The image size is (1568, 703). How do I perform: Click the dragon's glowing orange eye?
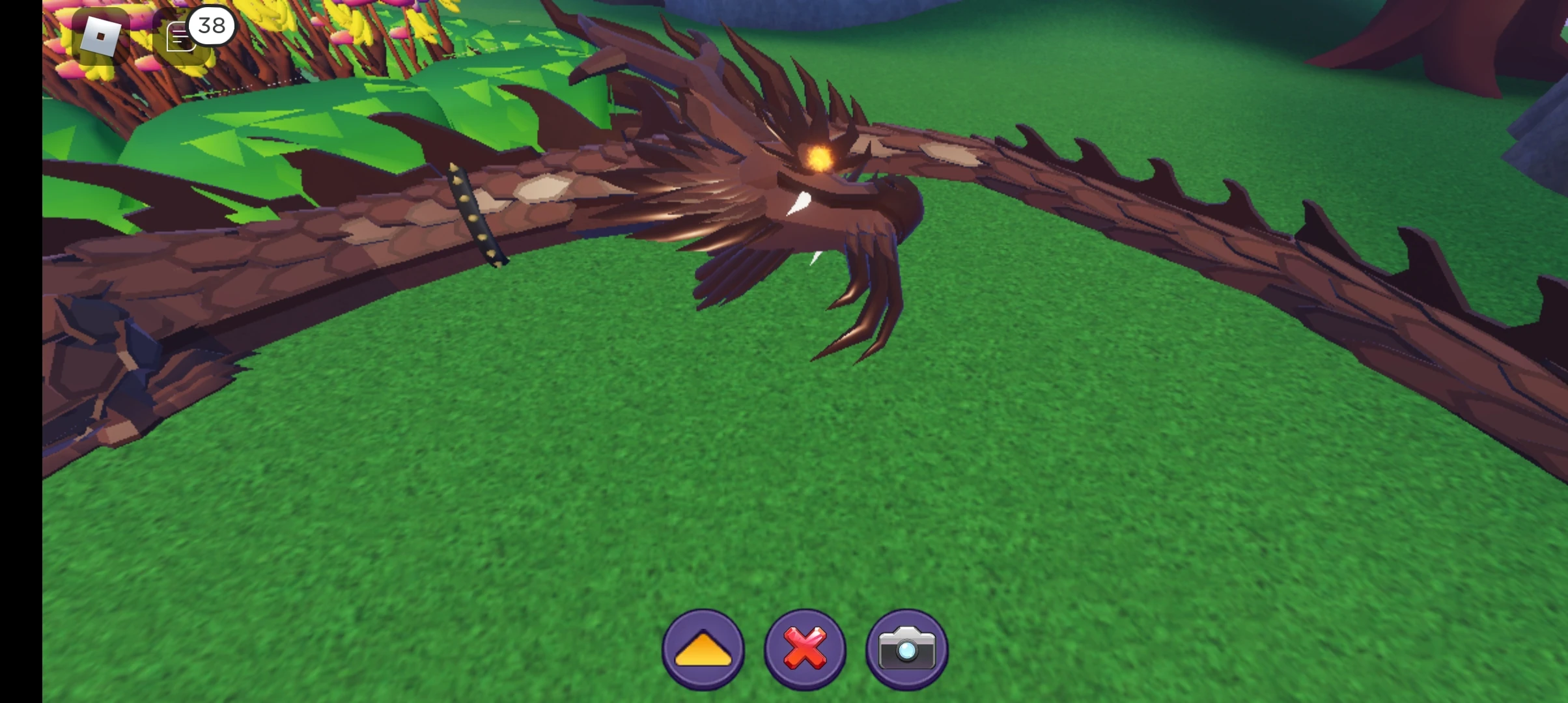tap(820, 158)
